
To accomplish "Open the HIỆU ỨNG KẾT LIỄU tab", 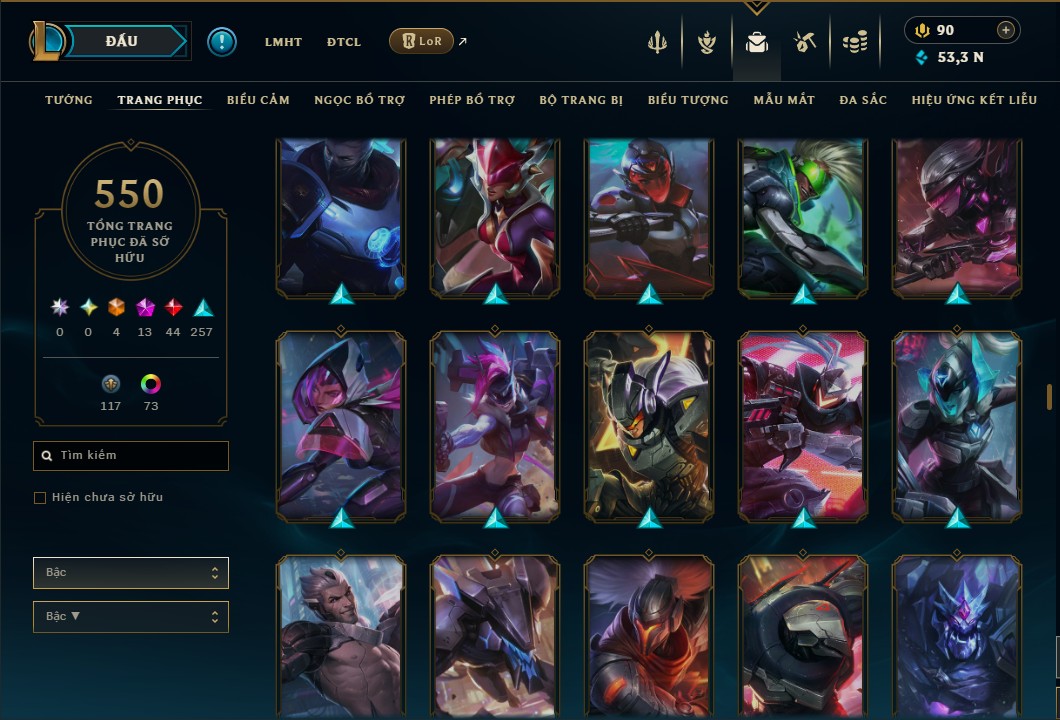I will click(974, 100).
